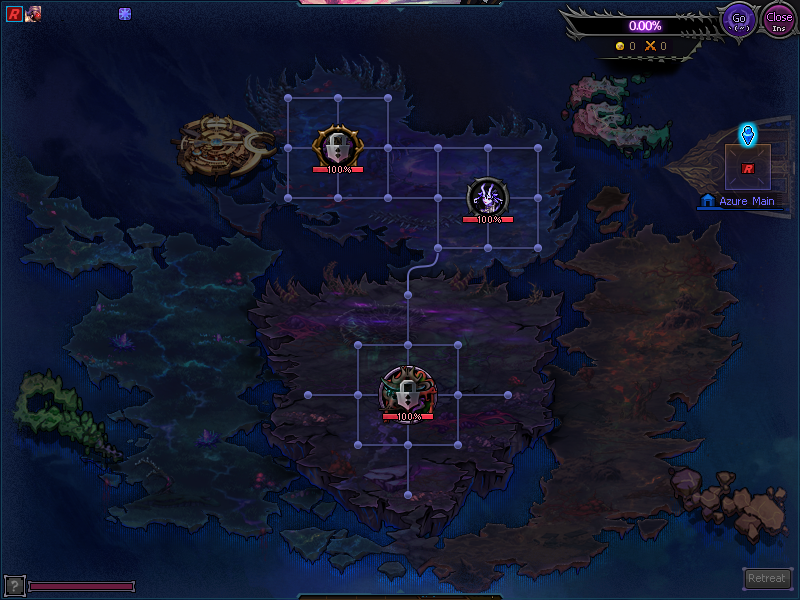Click the purple snowflake buff icon
800x600 pixels.
[125, 14]
